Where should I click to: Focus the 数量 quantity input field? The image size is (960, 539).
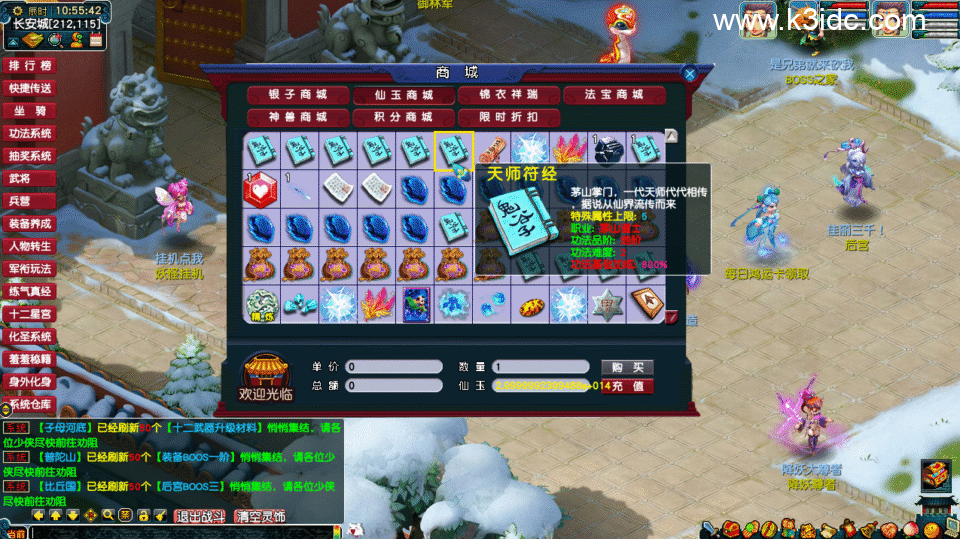pos(540,367)
